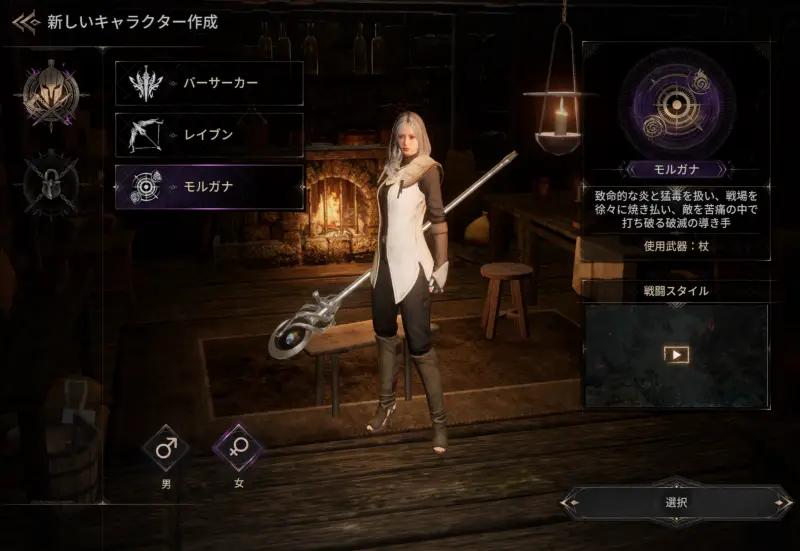Choose the レイブン class entry
Image resolution: width=800 pixels, height=551 pixels.
[x=209, y=135]
